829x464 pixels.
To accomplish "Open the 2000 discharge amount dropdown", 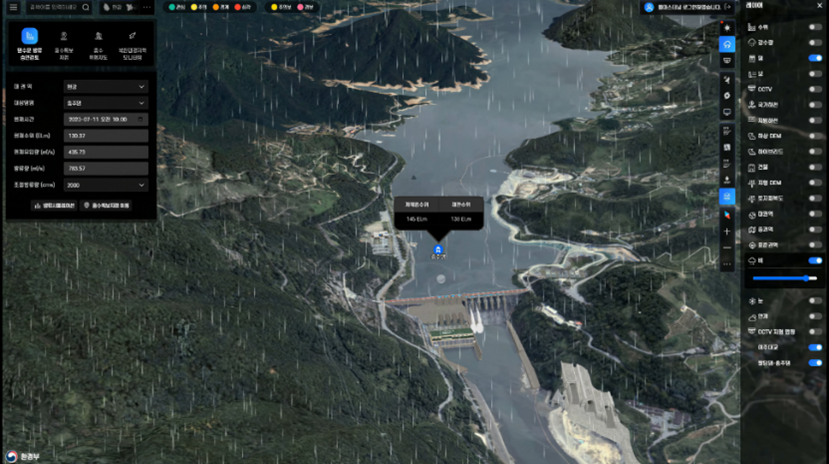I will pyautogui.click(x=106, y=184).
